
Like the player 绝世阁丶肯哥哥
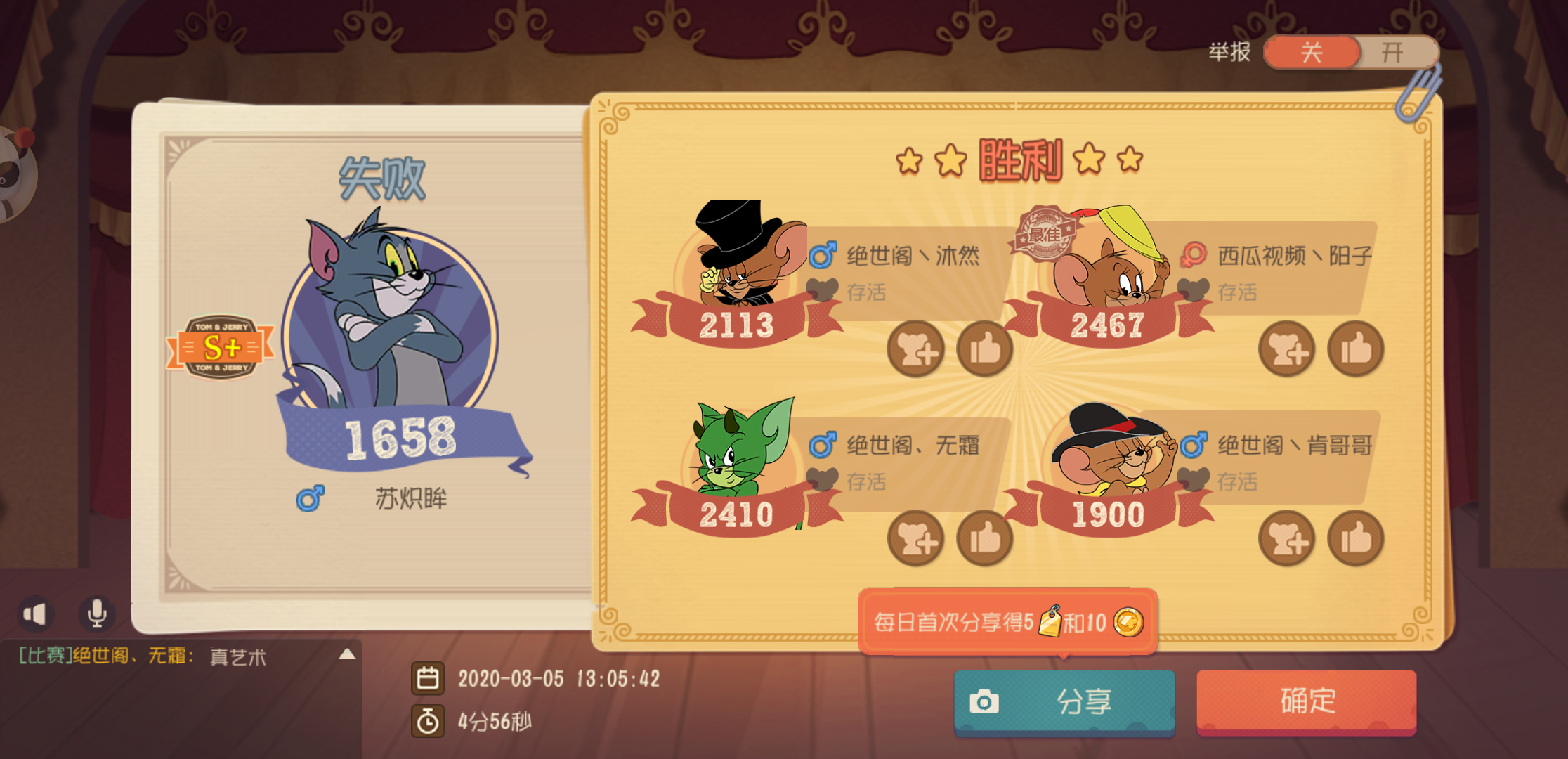click(x=1356, y=538)
